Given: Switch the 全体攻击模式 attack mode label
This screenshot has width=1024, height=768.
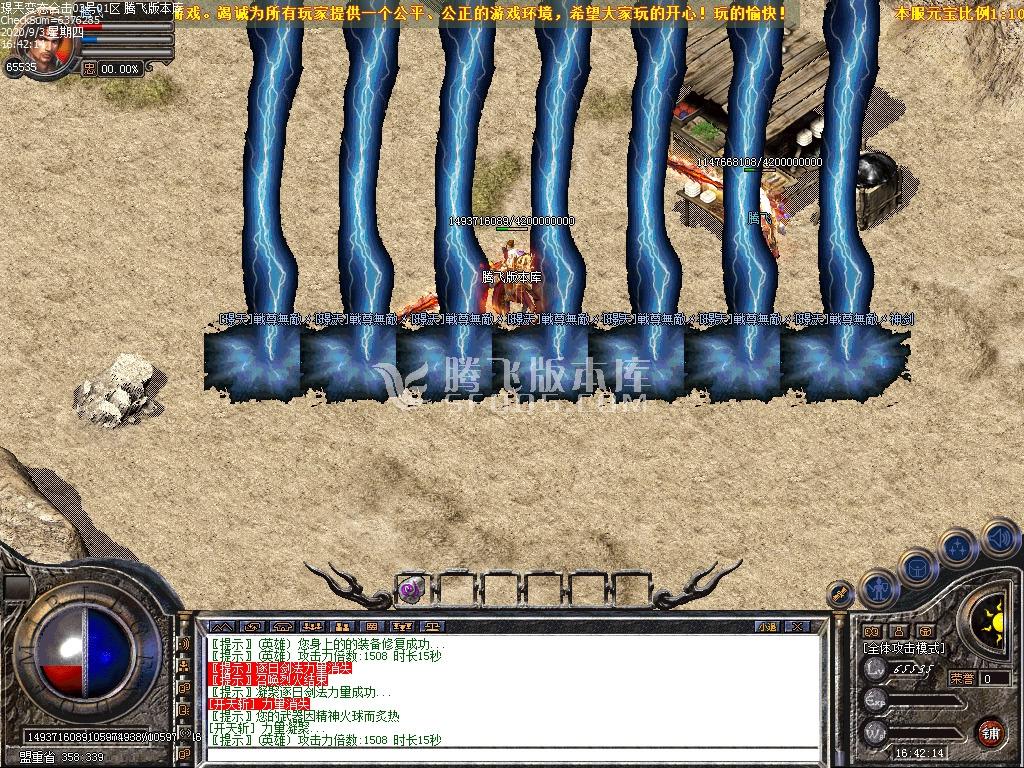Looking at the screenshot, I should [x=903, y=648].
